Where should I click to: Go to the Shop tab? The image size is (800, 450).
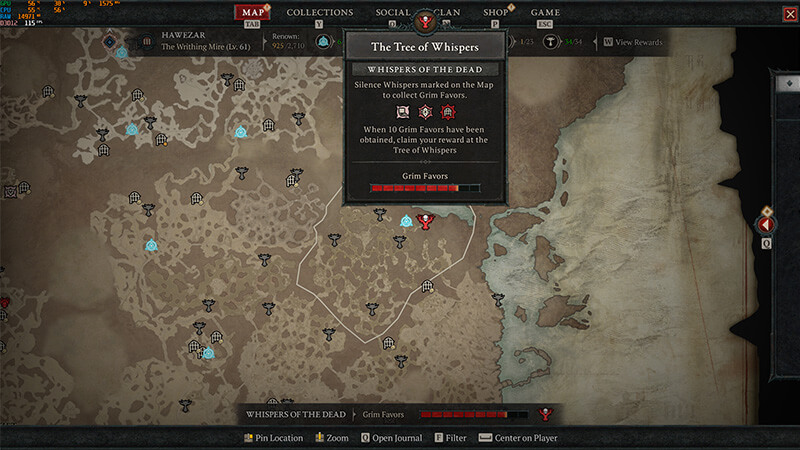click(x=495, y=13)
